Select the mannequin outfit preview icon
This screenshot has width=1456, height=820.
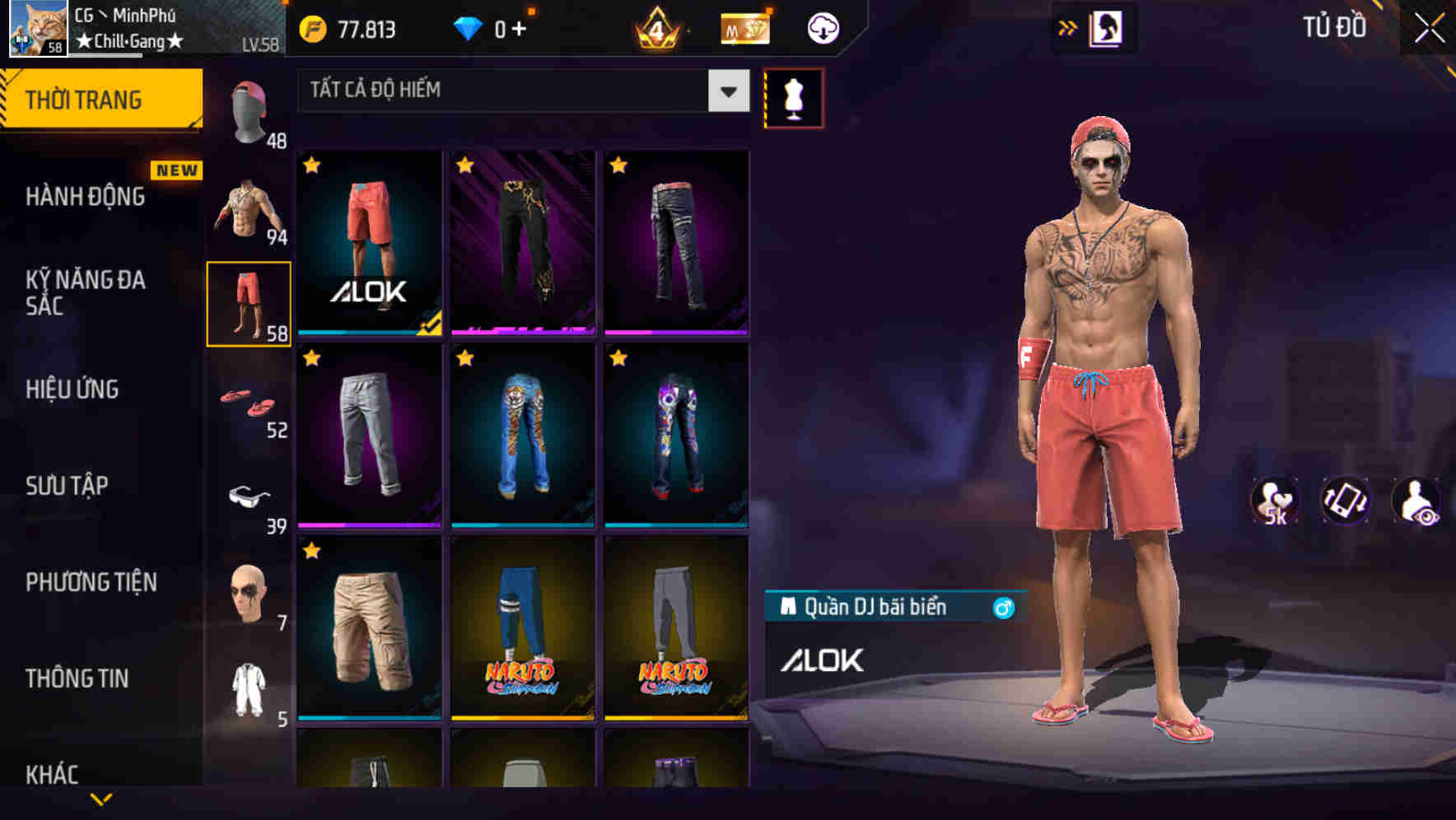point(794,97)
